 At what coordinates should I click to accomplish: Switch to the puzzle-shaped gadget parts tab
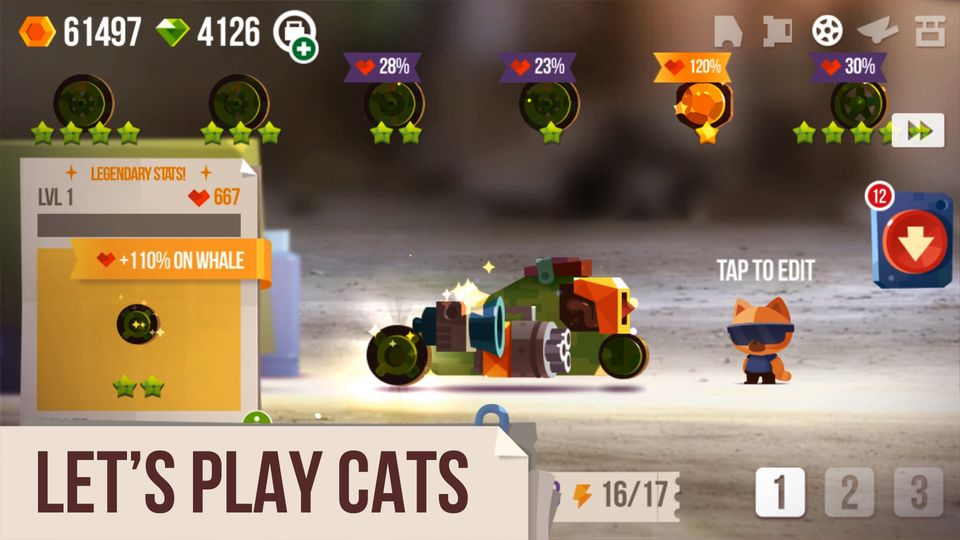777,31
